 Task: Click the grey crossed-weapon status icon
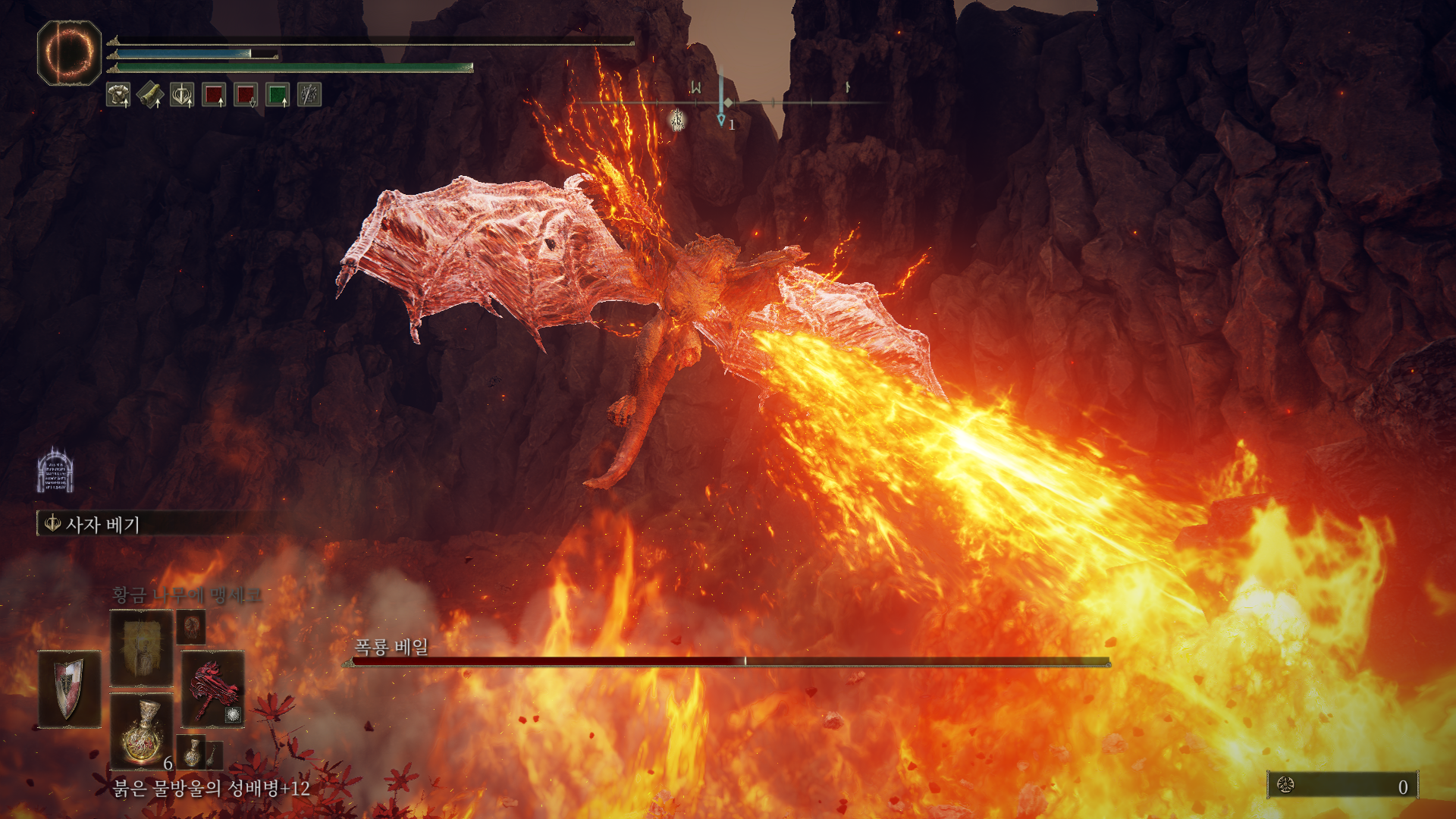tap(309, 95)
